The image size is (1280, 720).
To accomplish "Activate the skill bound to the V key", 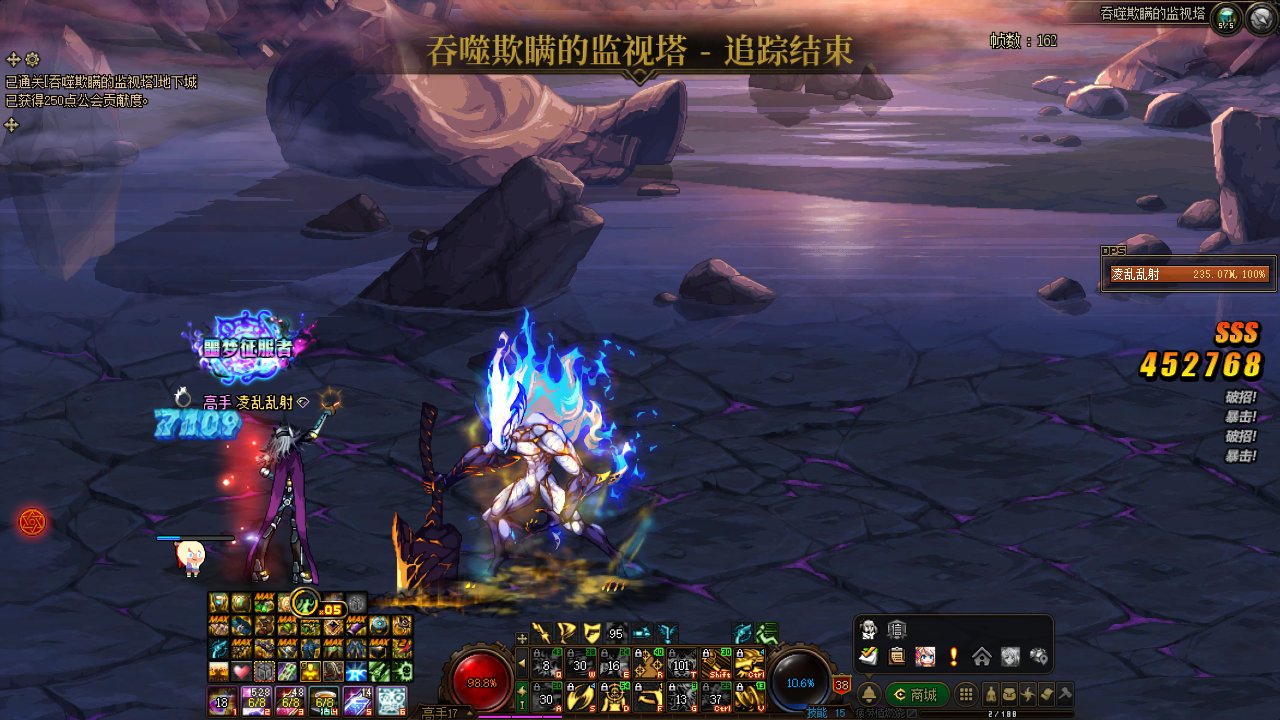I will coord(750,698).
